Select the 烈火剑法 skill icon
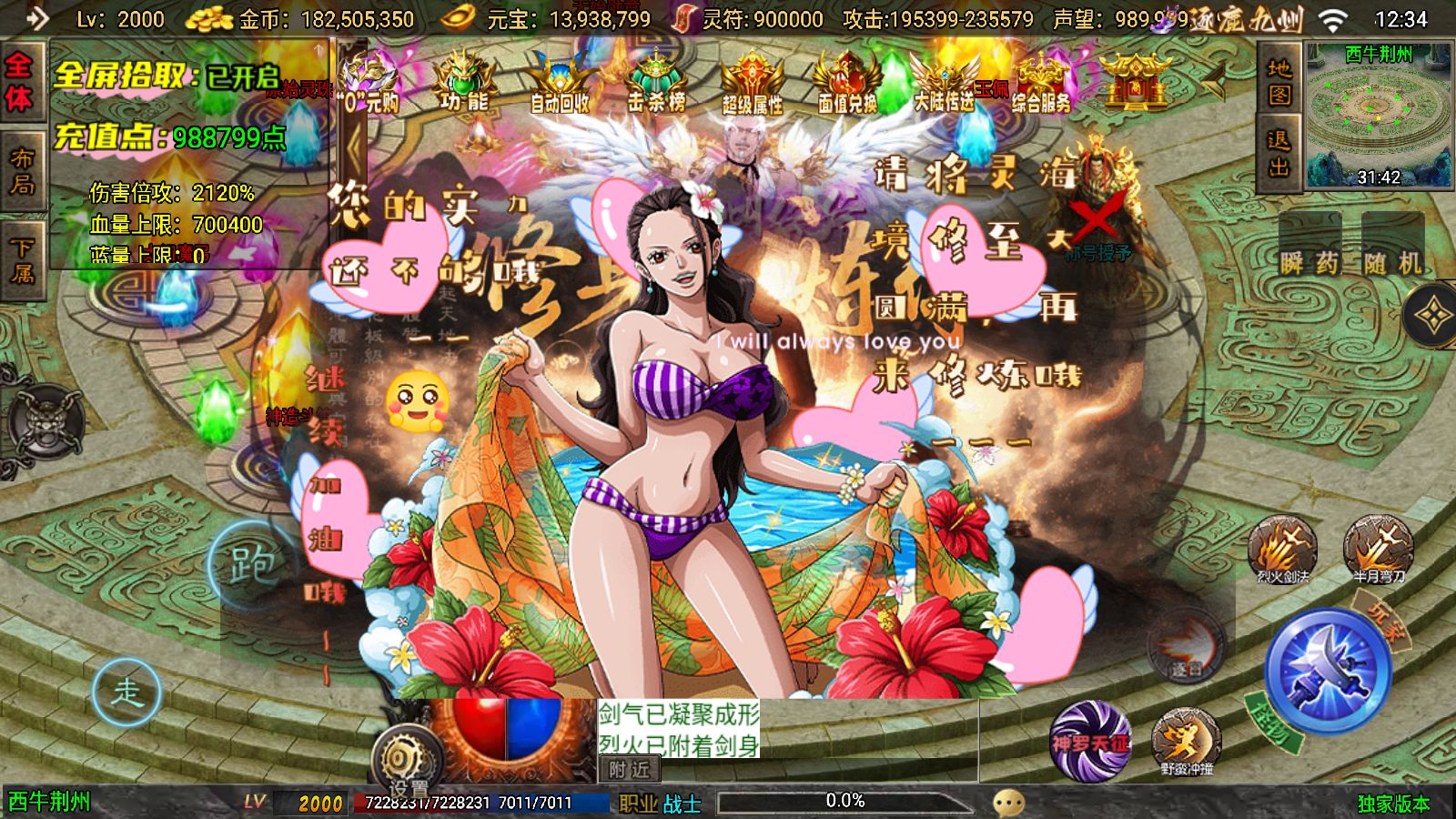This screenshot has width=1456, height=819. [1286, 553]
